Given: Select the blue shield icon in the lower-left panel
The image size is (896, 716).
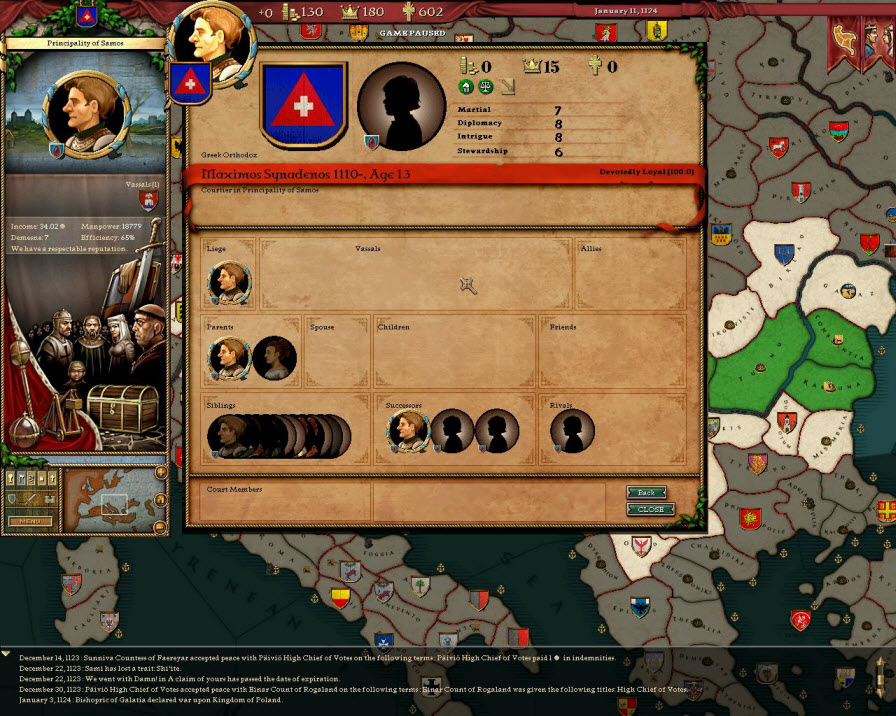Looking at the screenshot, I should [x=13, y=498].
